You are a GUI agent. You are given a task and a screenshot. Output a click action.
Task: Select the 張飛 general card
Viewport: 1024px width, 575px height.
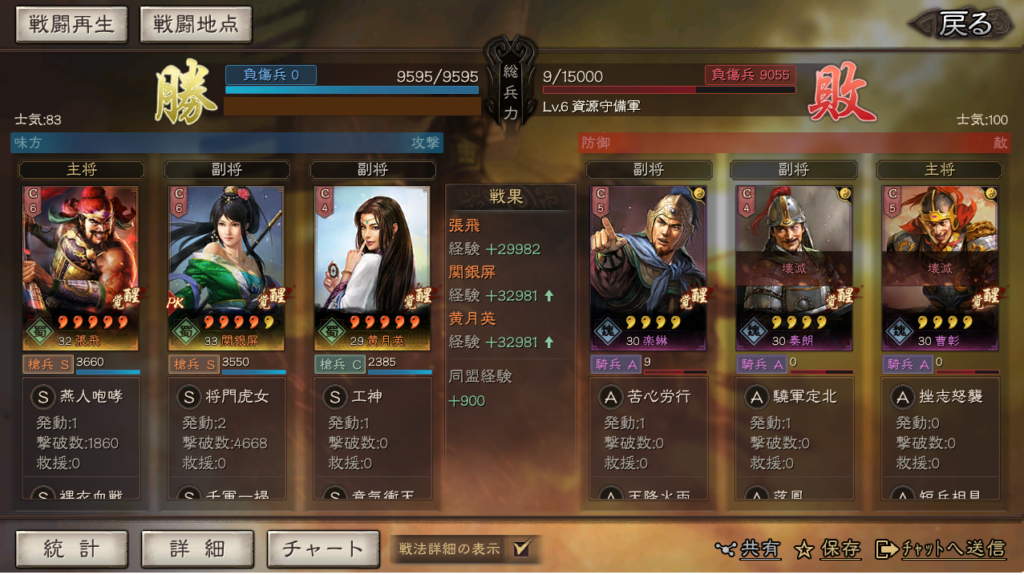(80, 268)
